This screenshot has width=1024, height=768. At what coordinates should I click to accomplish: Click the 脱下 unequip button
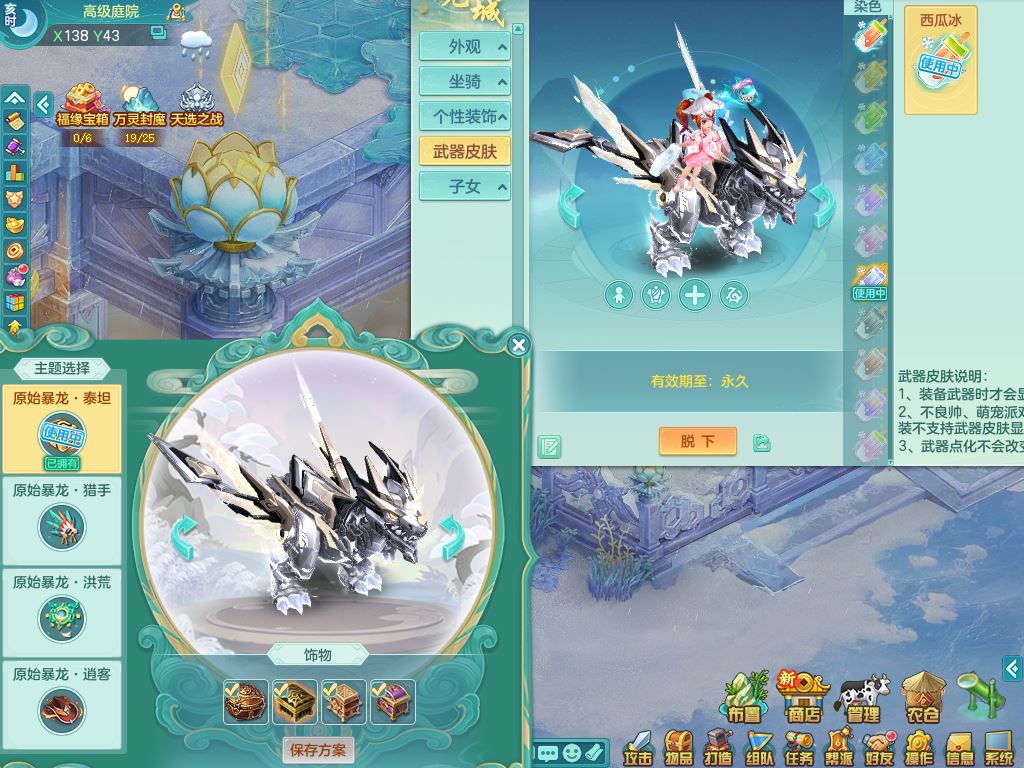[697, 441]
